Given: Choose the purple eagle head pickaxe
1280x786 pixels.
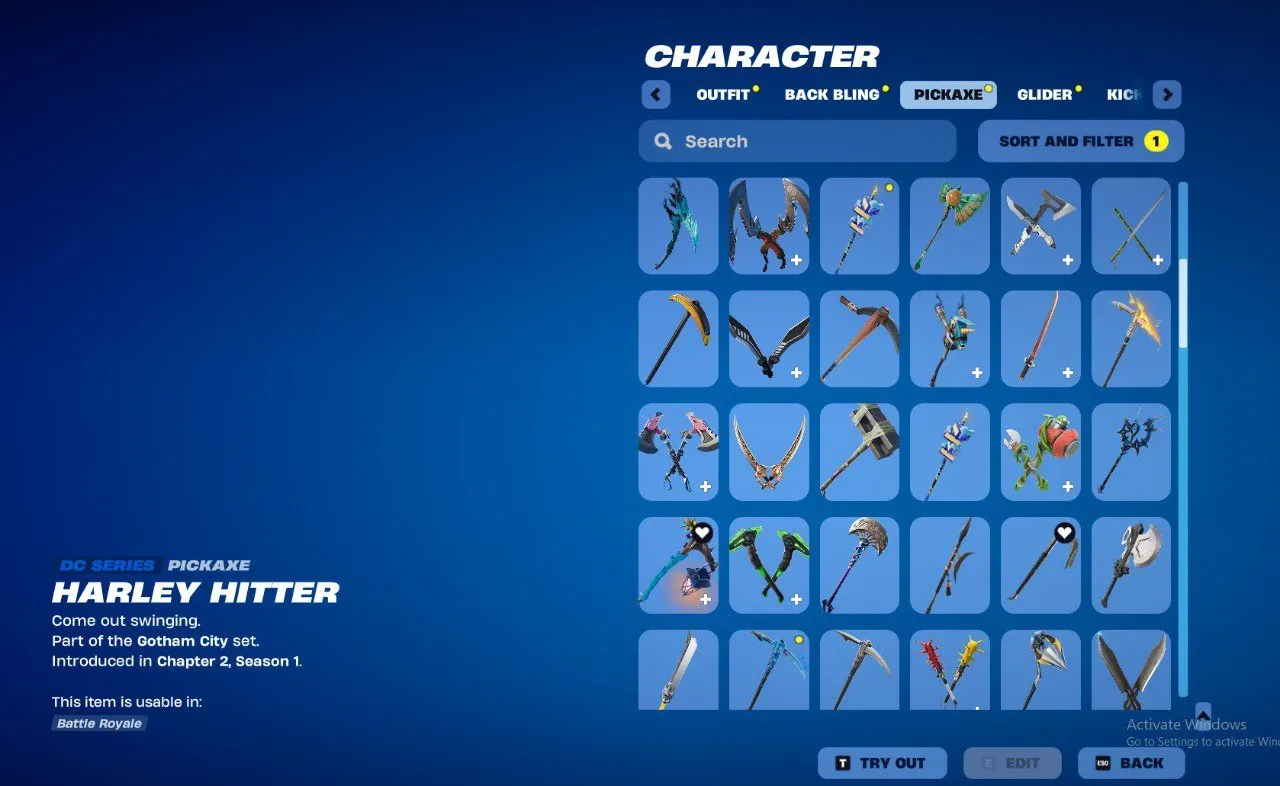Looking at the screenshot, I should (x=859, y=564).
